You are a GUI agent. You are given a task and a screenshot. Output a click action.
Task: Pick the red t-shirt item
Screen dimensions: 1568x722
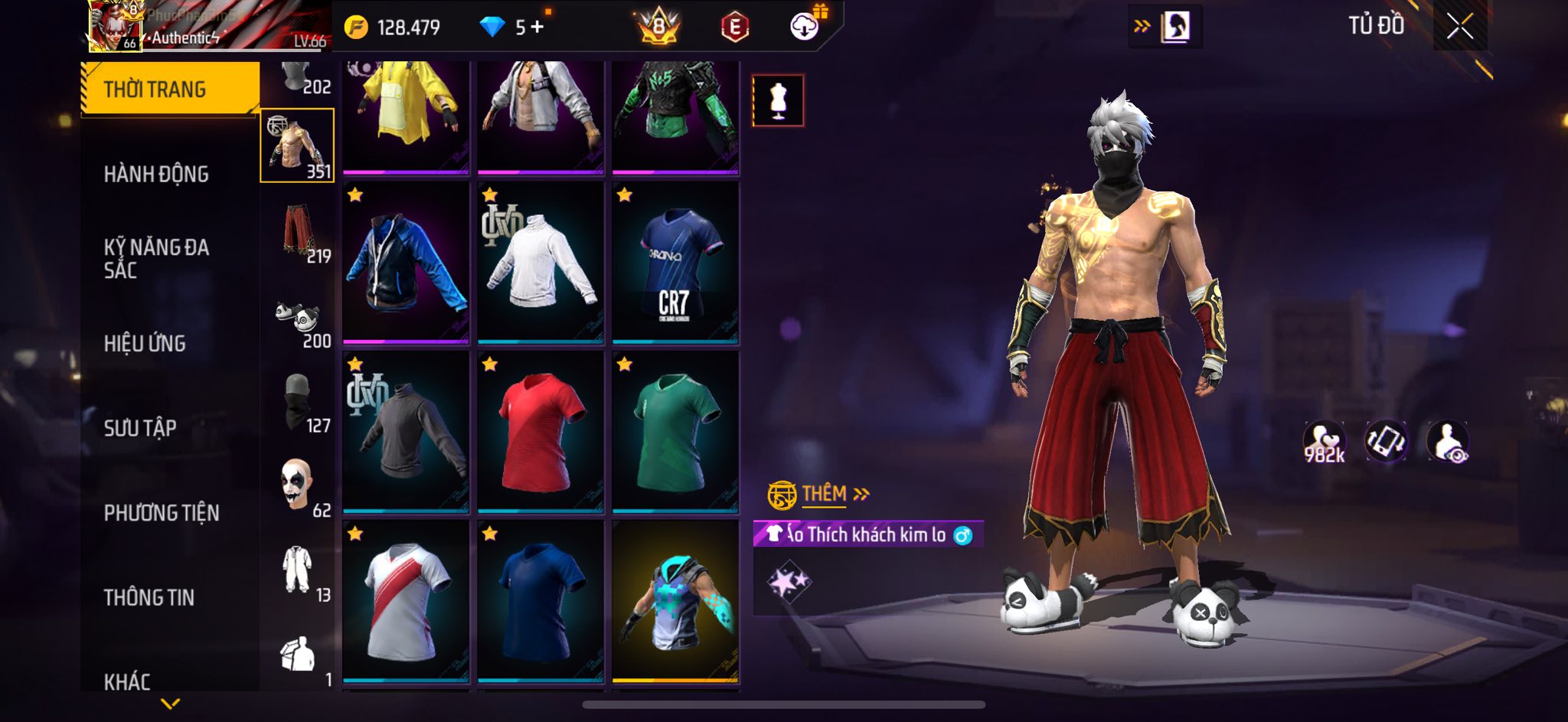point(541,431)
